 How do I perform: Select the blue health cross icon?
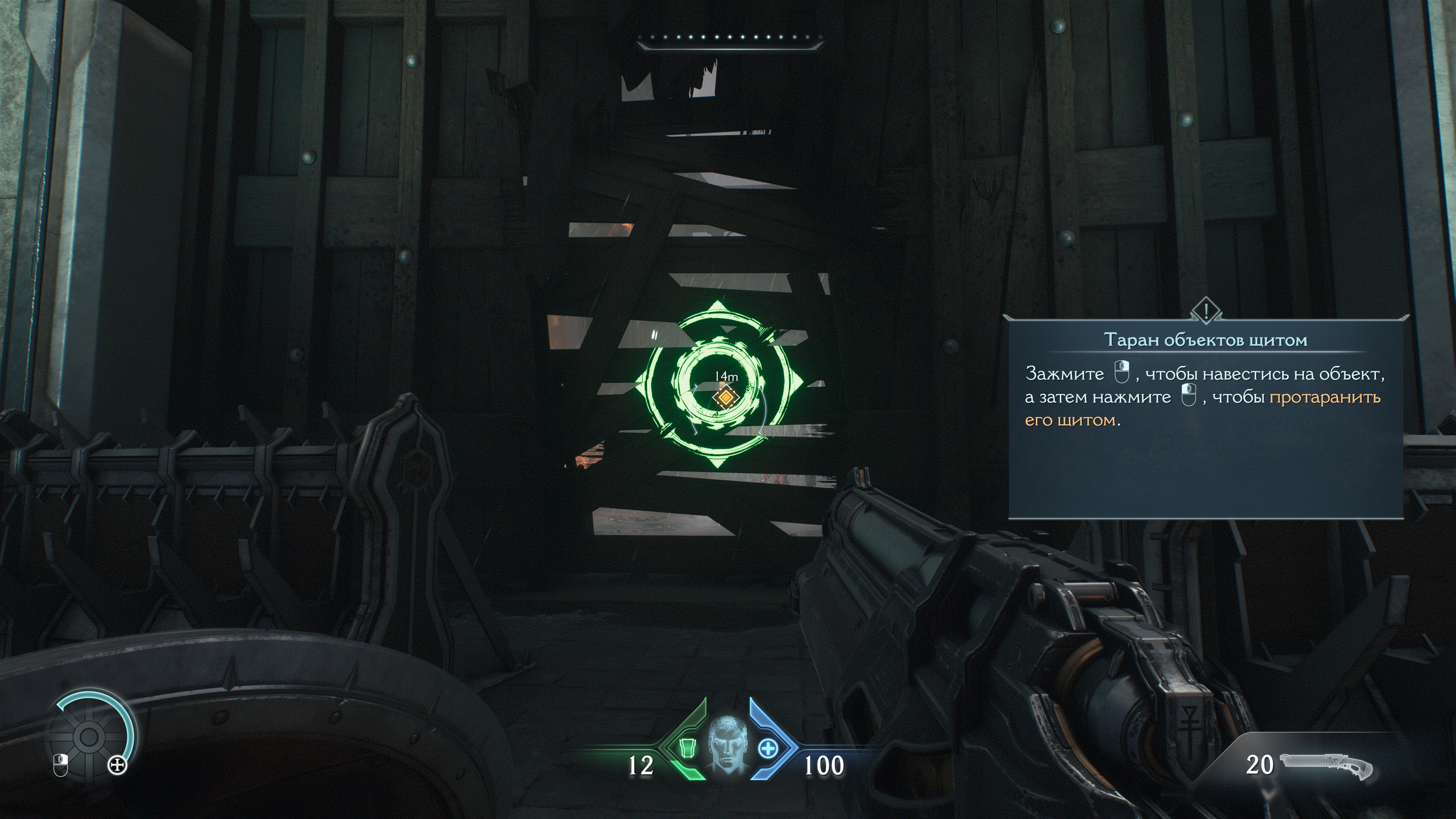(767, 748)
